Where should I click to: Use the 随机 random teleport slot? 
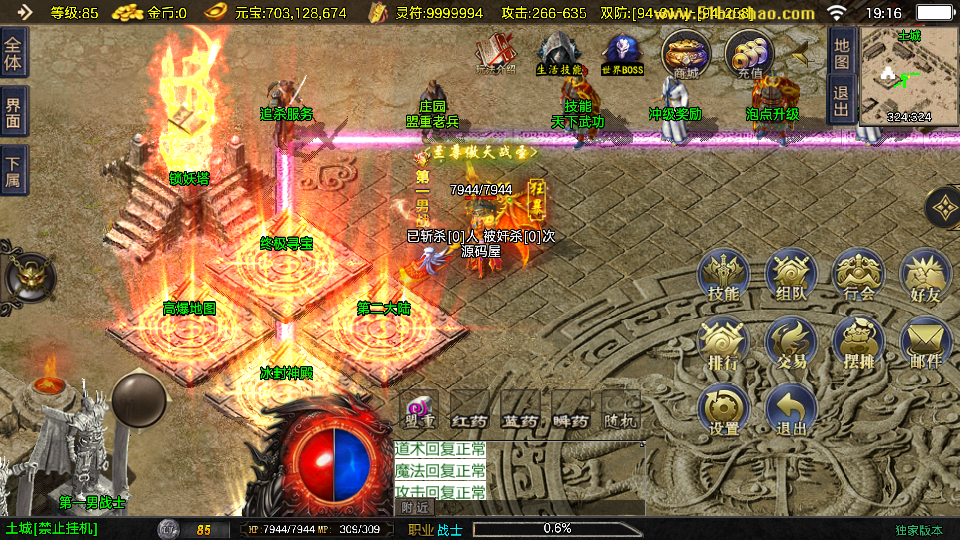pos(620,410)
